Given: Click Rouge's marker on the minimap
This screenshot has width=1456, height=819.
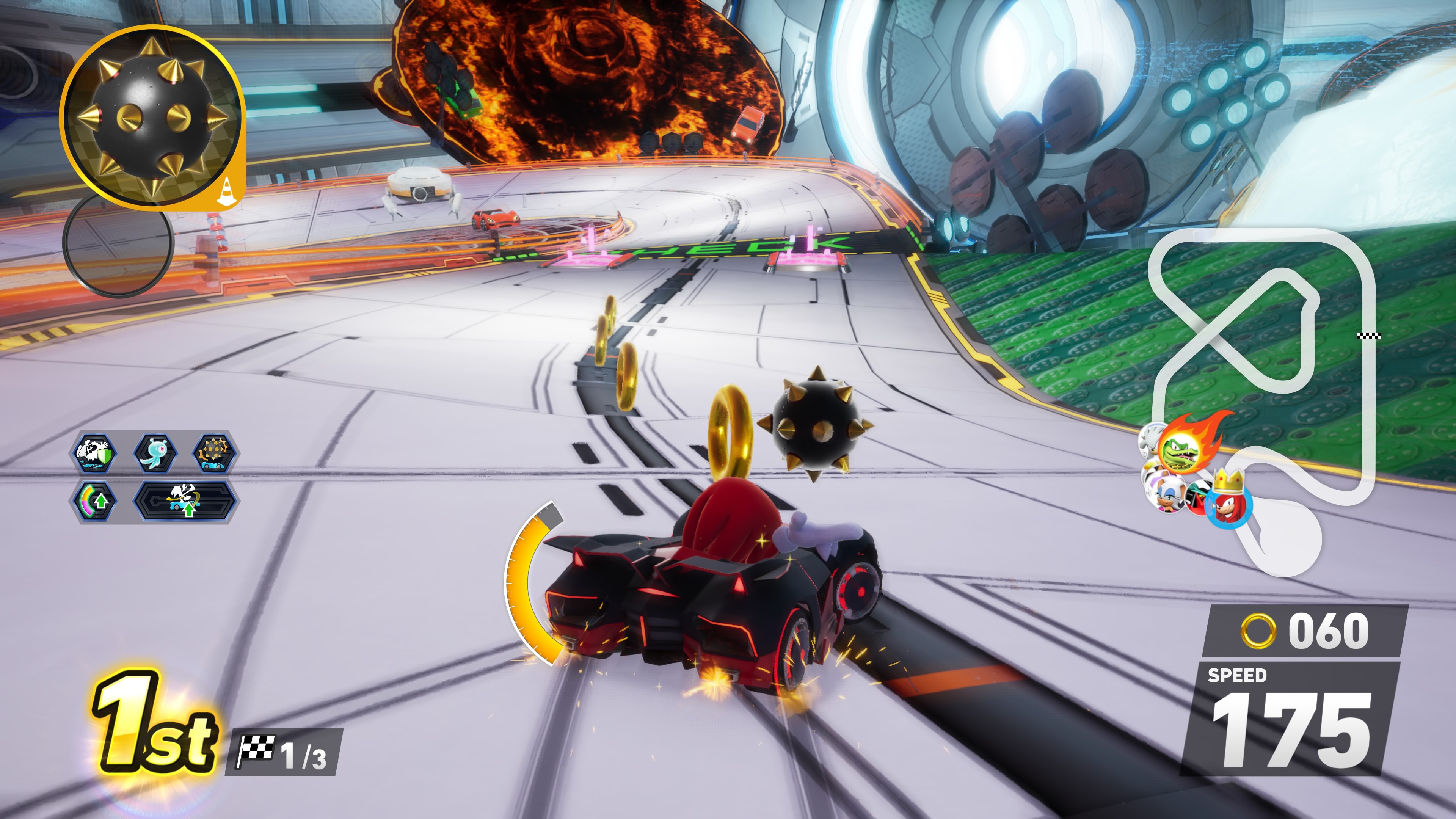Looking at the screenshot, I should click(x=1166, y=493).
